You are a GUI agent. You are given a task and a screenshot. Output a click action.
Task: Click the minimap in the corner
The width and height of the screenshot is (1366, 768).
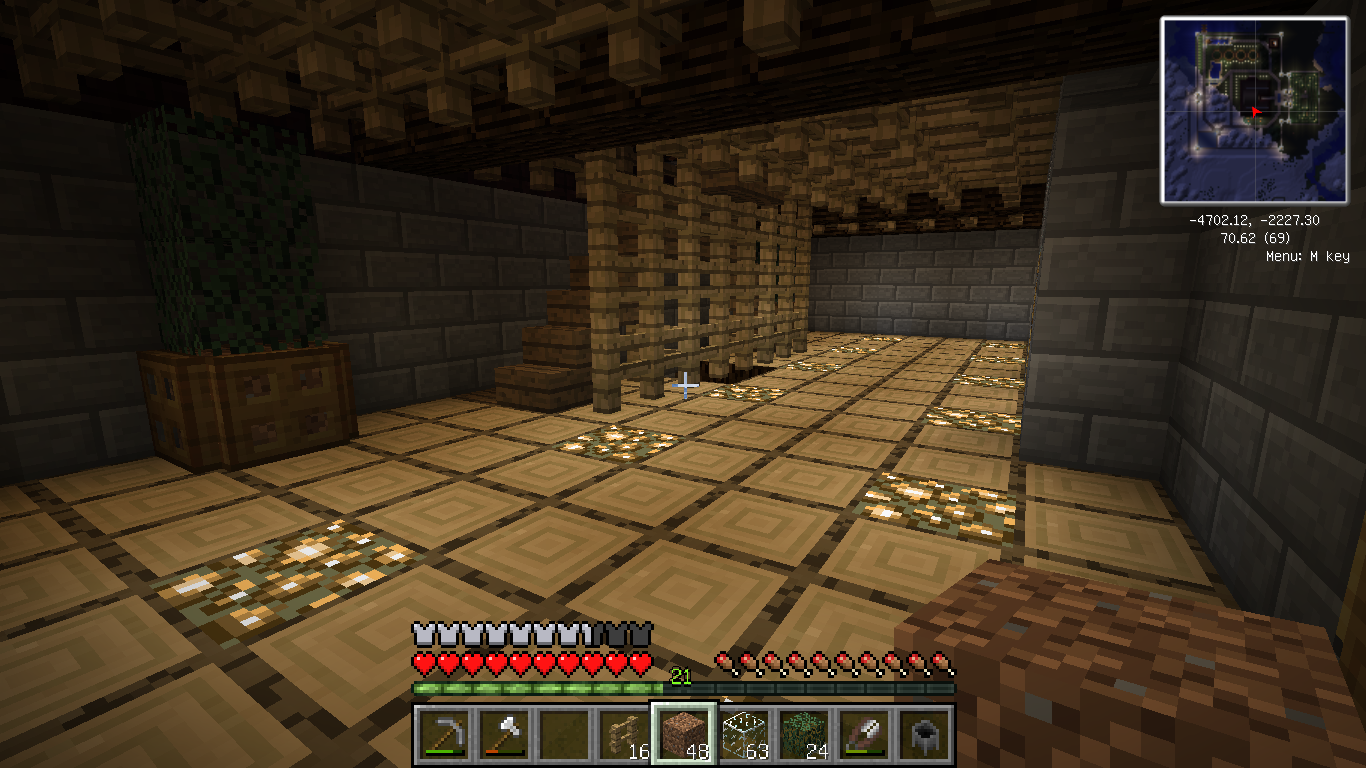[1253, 110]
